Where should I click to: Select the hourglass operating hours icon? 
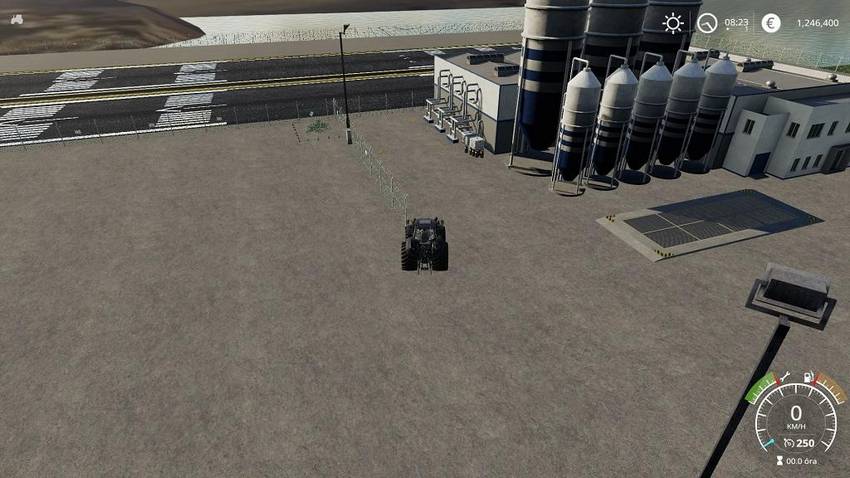click(x=779, y=461)
